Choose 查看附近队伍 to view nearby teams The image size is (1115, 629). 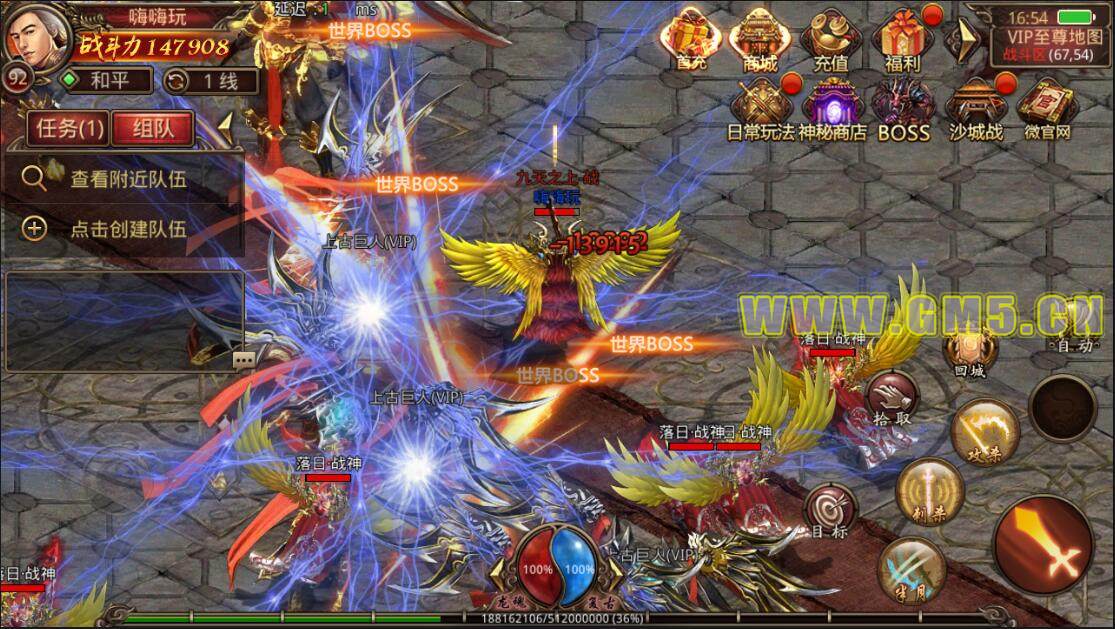pos(128,180)
